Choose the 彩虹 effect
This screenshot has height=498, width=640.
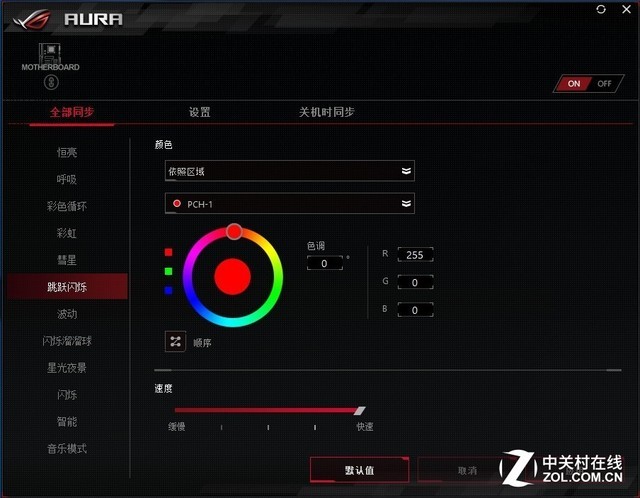click(67, 233)
